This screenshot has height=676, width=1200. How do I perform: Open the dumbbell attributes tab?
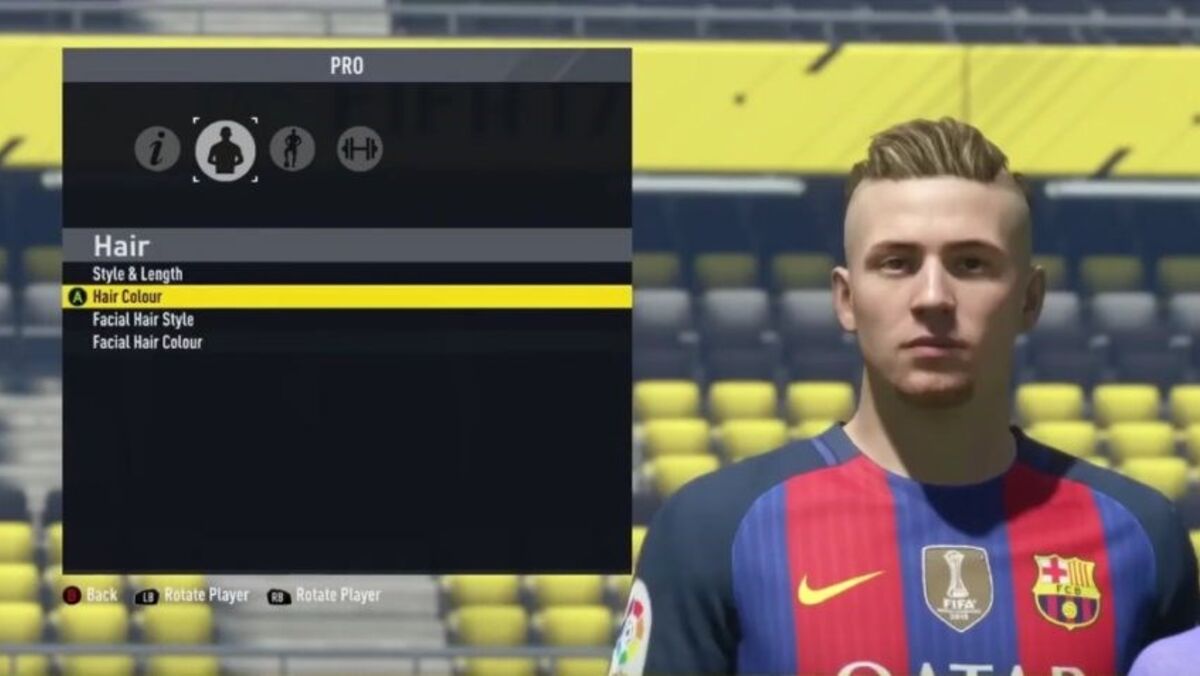(359, 149)
